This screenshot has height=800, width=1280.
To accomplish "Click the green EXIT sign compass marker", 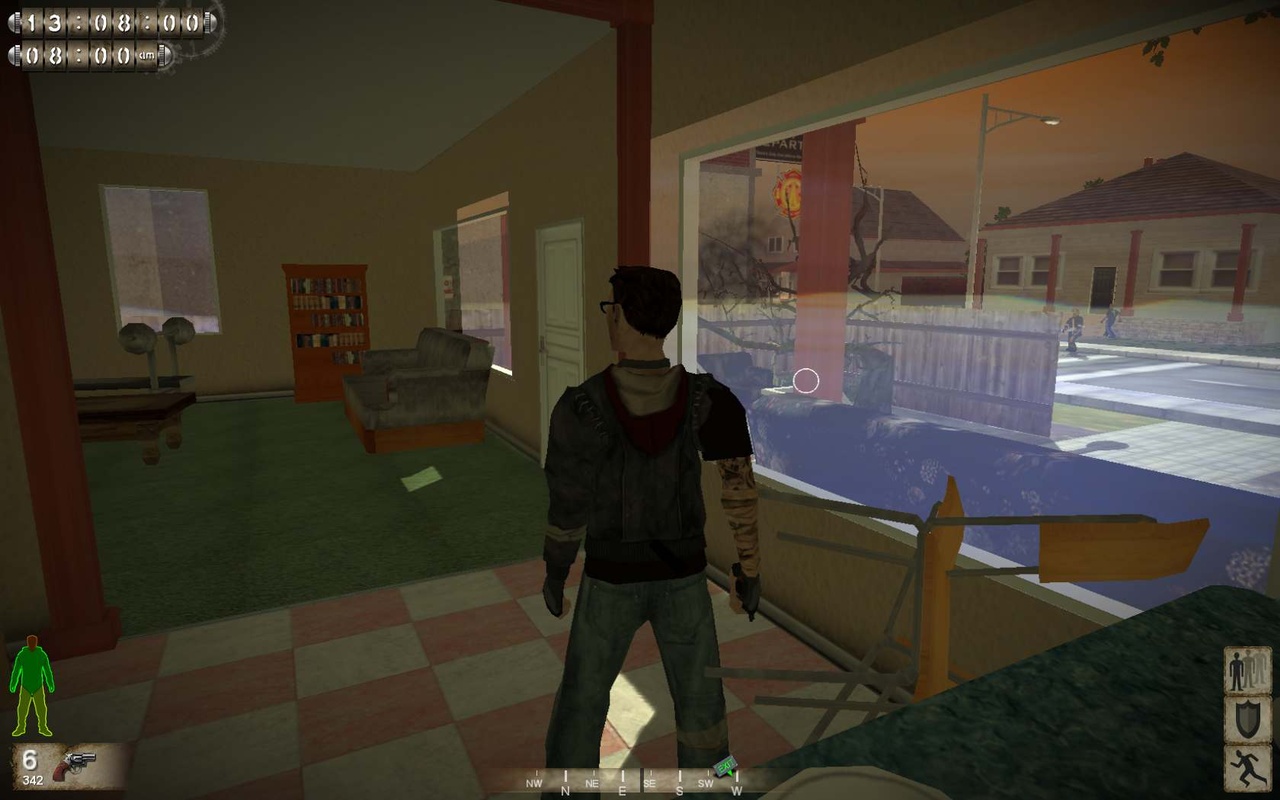I will pyautogui.click(x=724, y=765).
